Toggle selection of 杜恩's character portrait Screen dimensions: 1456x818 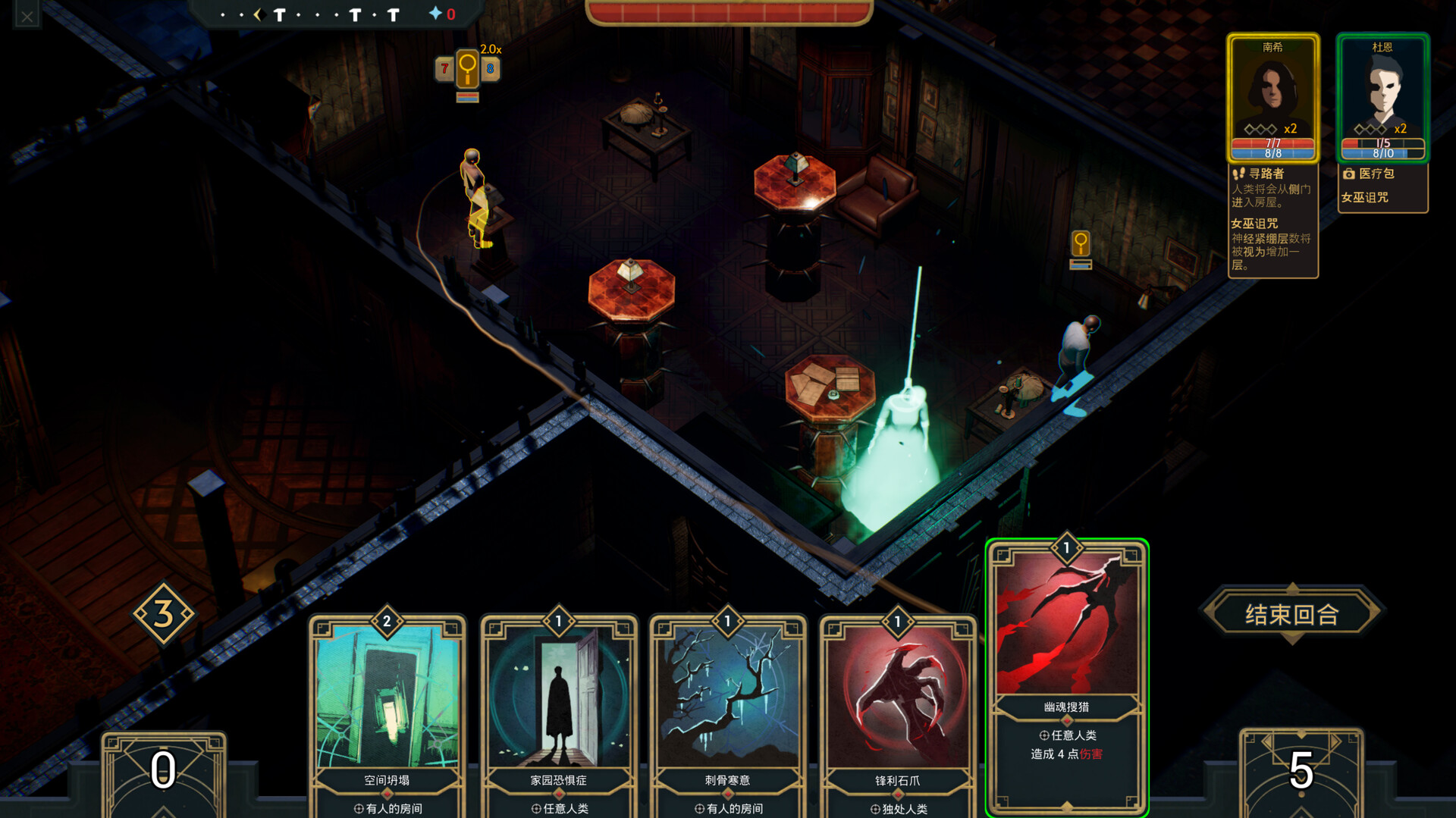tap(1382, 91)
